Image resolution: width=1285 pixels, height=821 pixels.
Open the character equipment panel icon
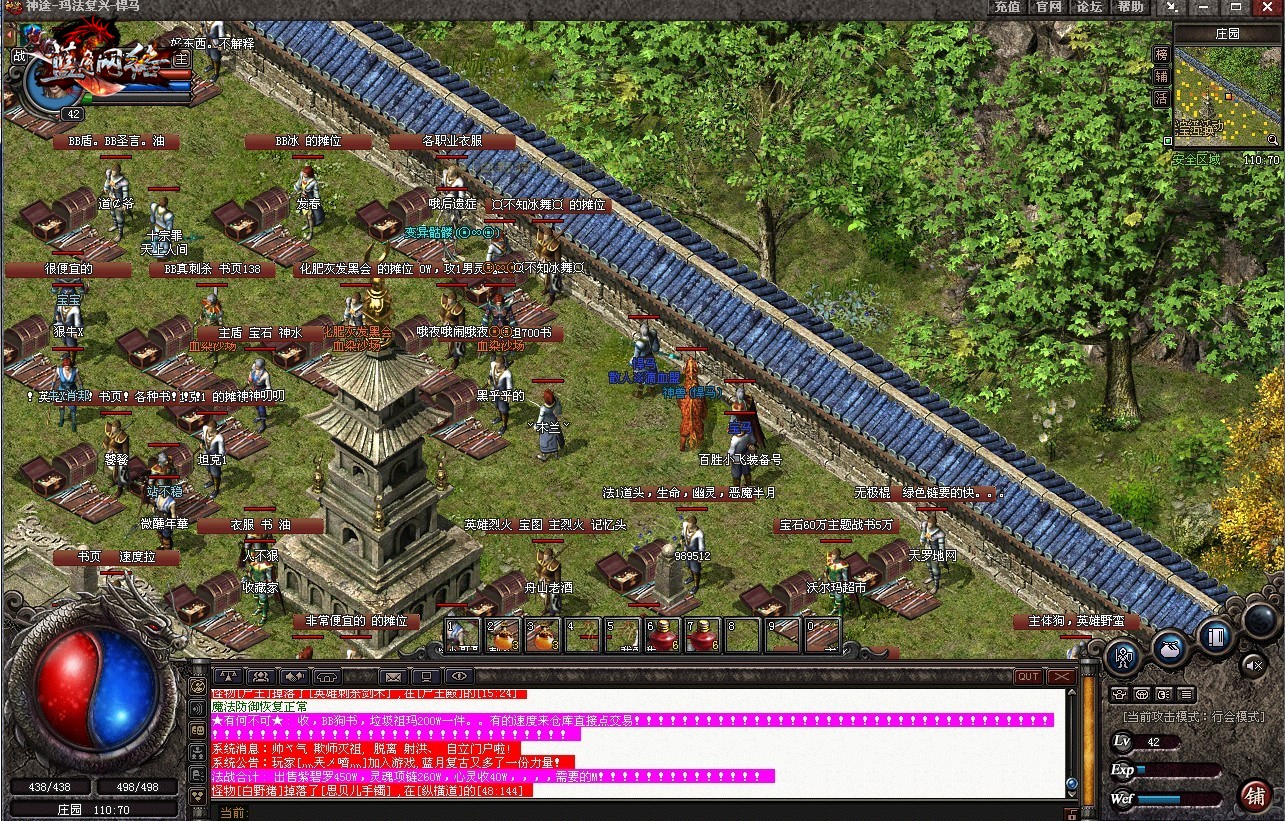pos(1124,657)
